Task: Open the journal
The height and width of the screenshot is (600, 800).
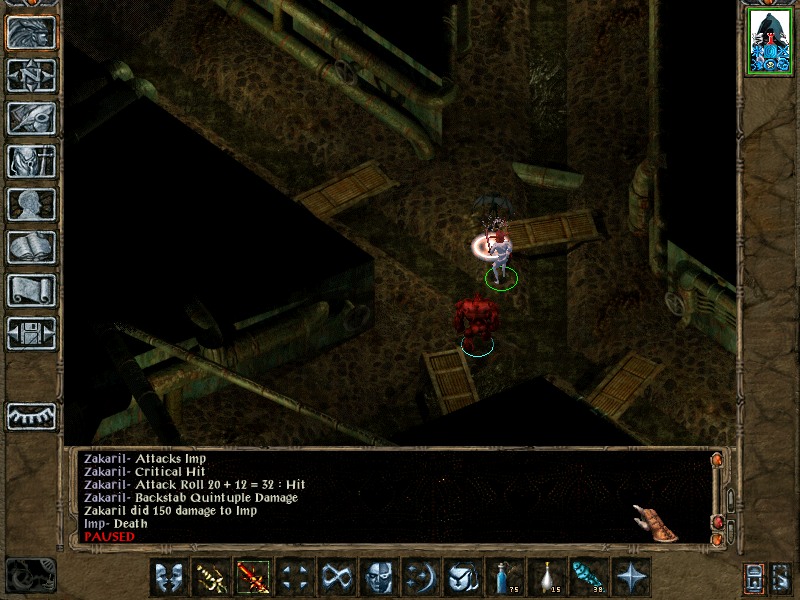Action: click(31, 118)
